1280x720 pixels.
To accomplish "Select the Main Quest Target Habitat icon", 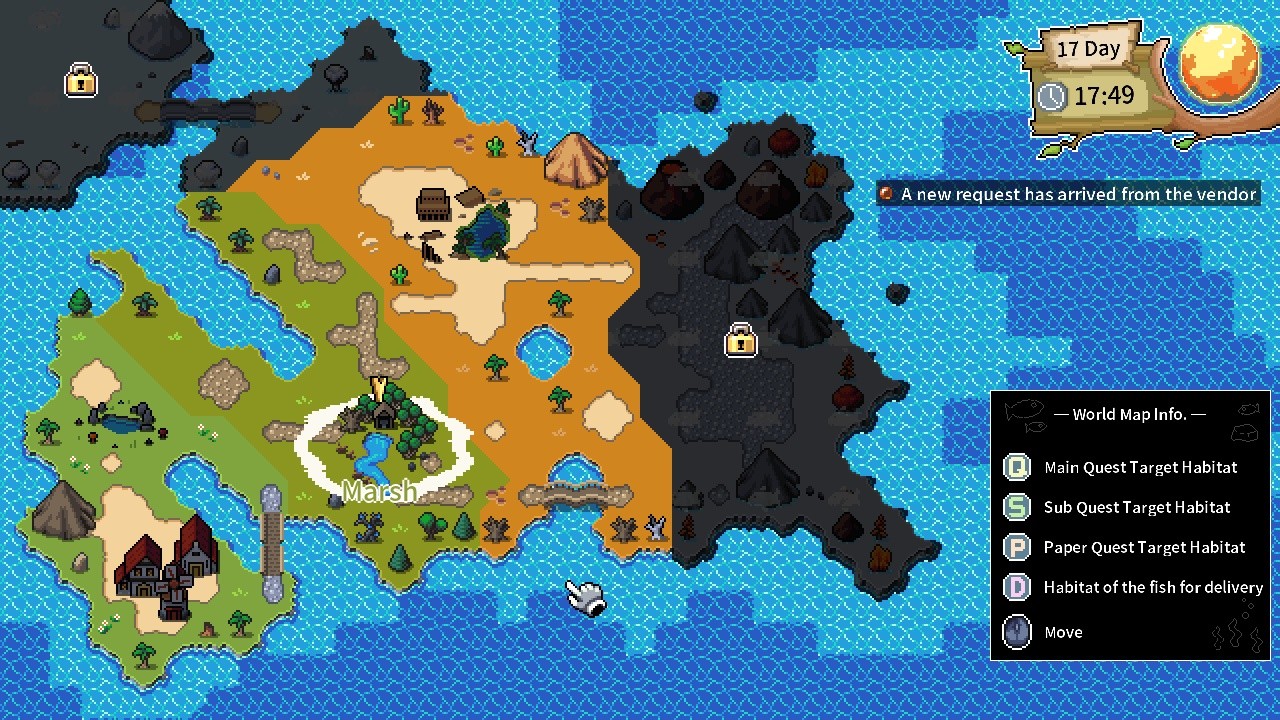I will (x=1017, y=467).
